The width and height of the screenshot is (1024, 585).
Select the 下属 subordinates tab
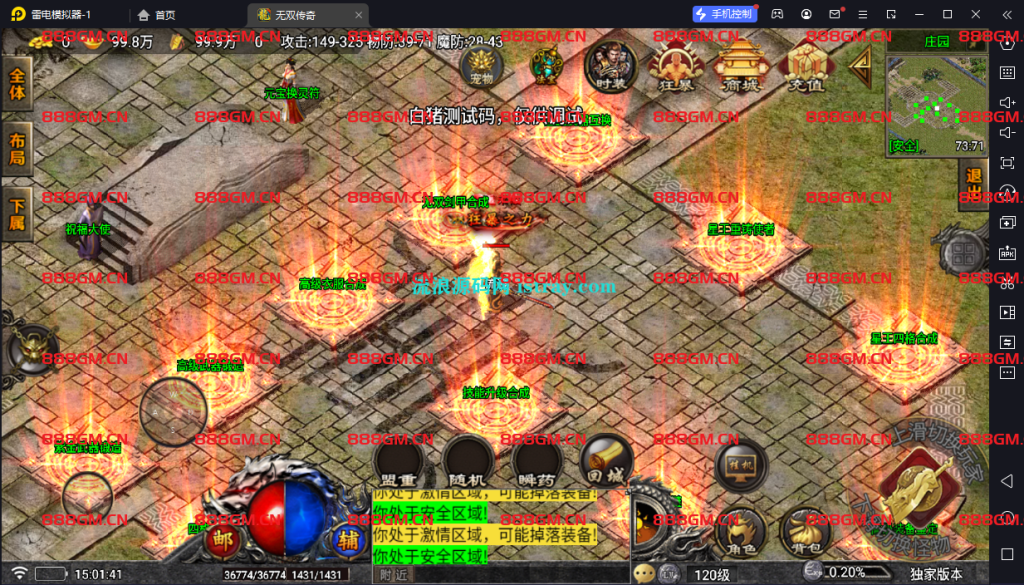(x=17, y=214)
